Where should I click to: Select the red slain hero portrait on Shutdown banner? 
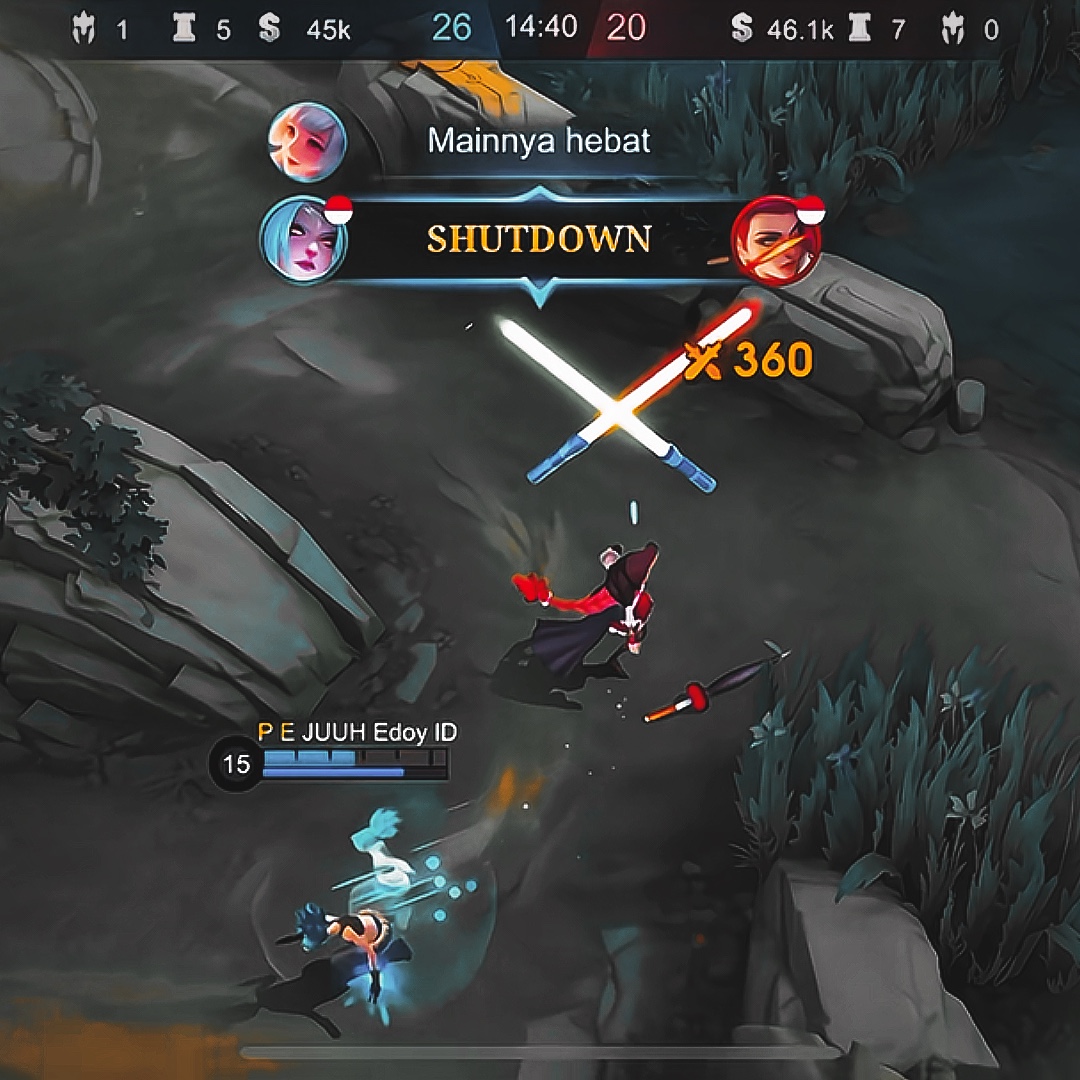775,241
